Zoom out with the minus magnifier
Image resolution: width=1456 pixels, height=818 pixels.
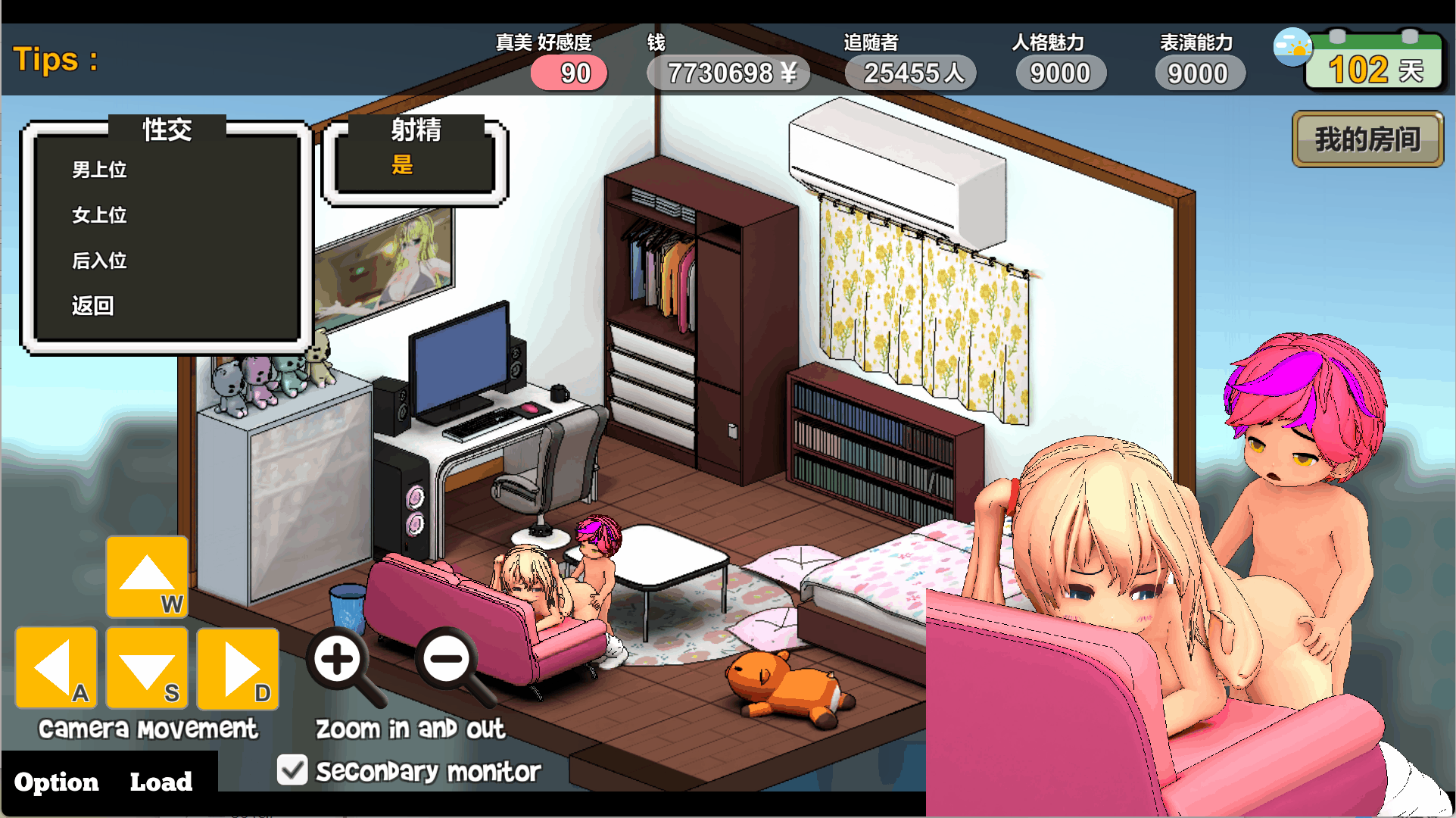447,660
